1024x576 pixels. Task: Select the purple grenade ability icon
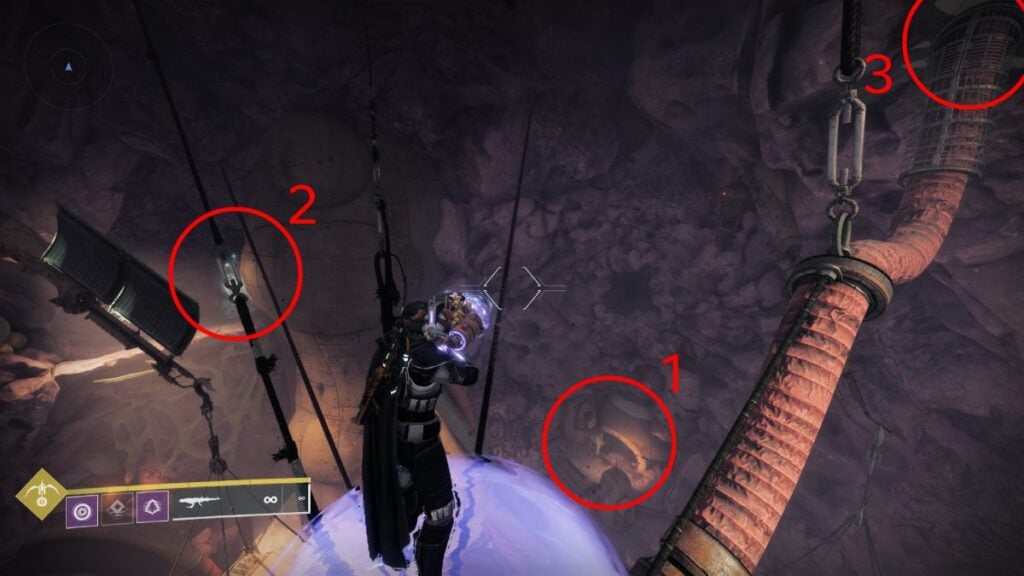click(x=82, y=510)
